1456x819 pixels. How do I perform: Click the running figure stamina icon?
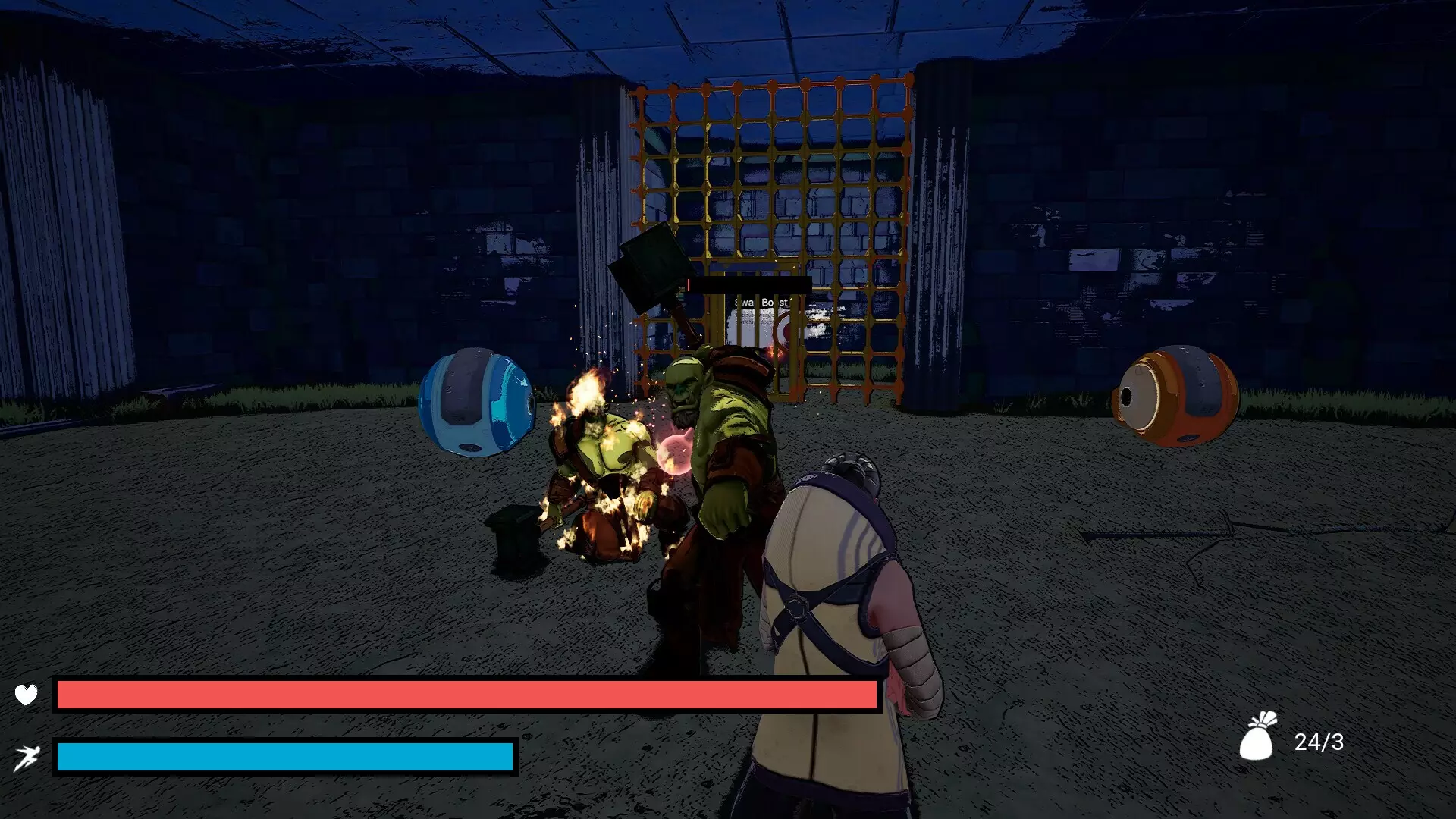[x=26, y=757]
